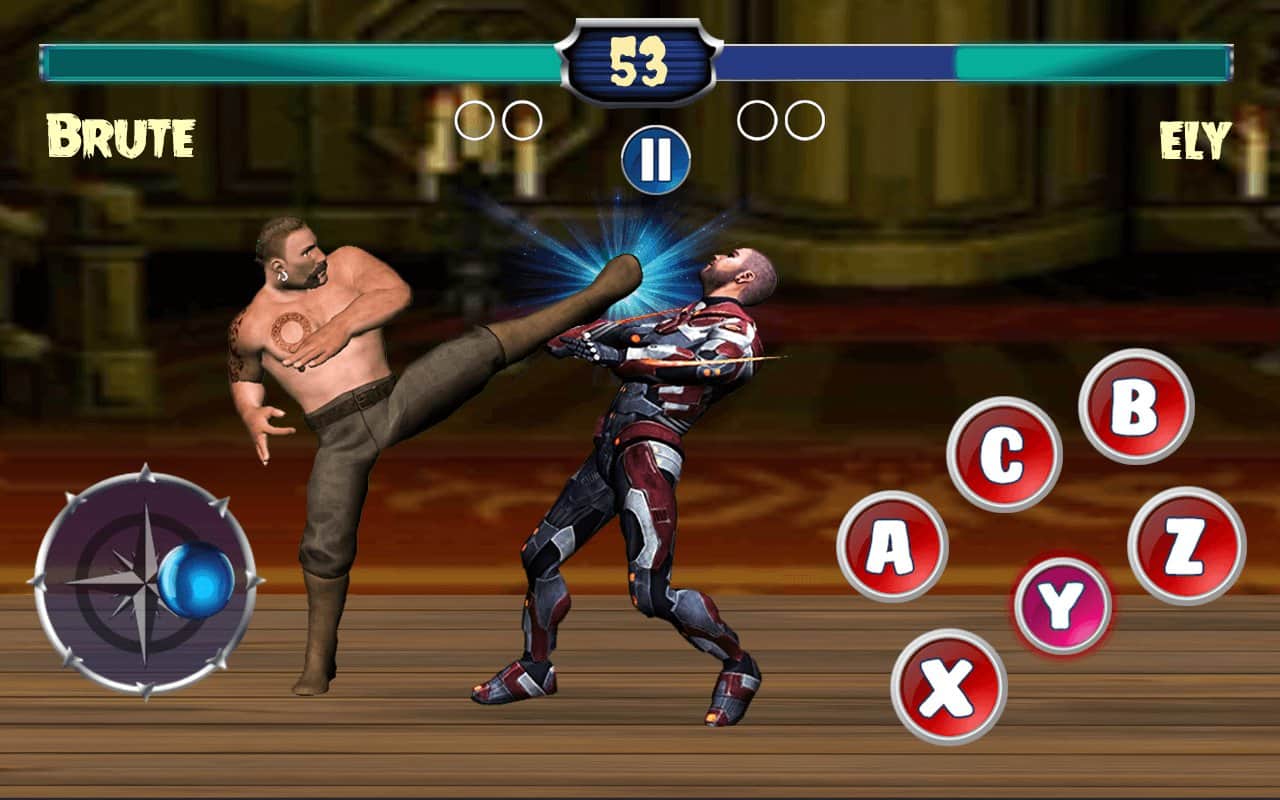Tap the red A attack button

892,546
